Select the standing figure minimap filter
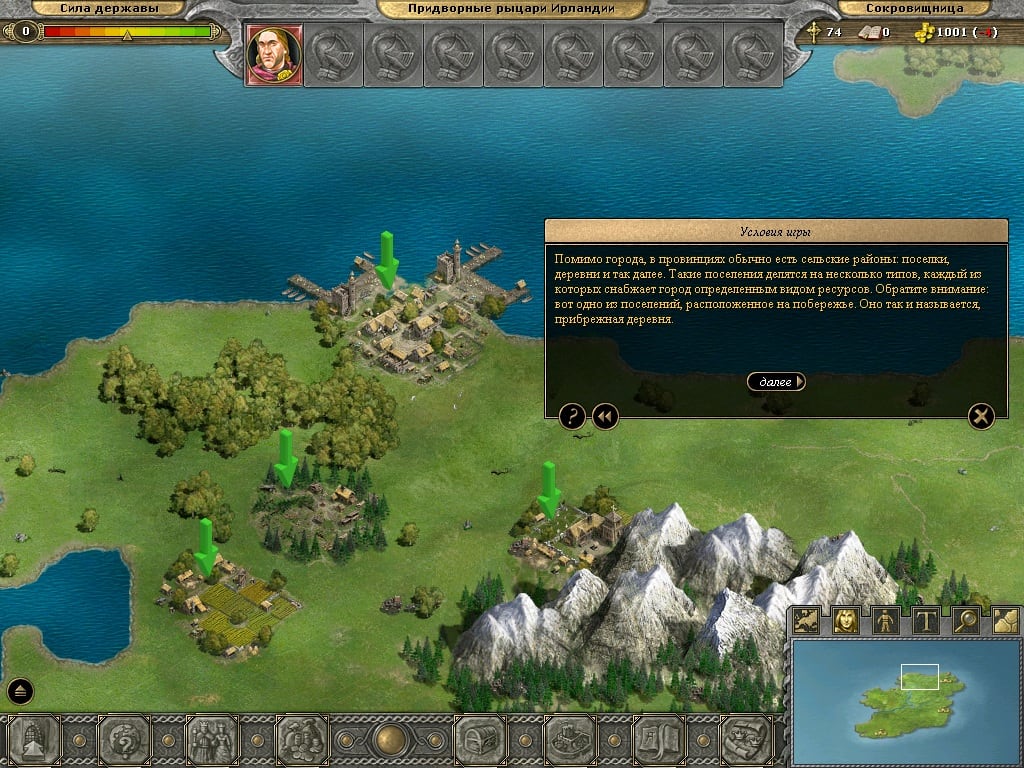The image size is (1024, 768). [x=886, y=621]
